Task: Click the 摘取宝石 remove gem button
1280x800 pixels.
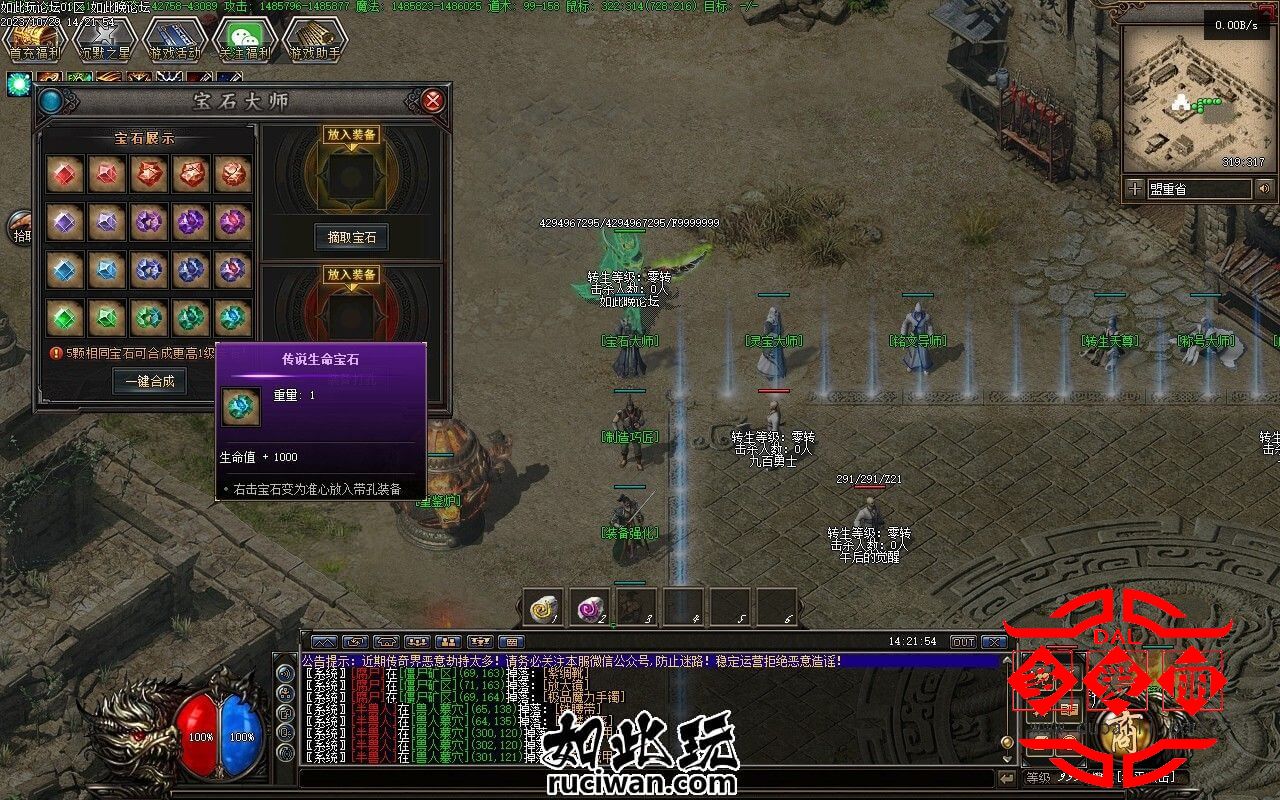Action: pos(351,237)
